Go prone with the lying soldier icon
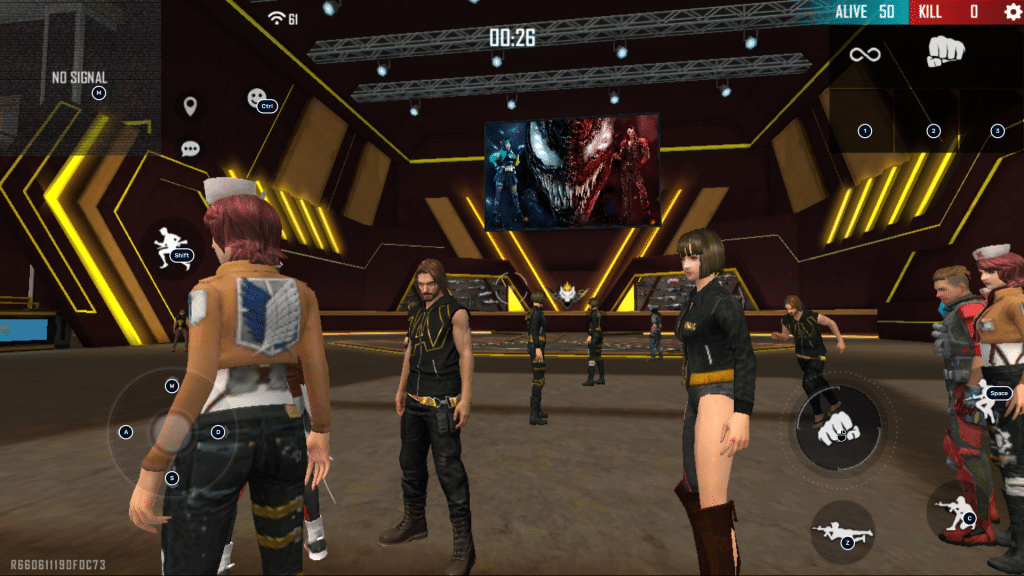This screenshot has width=1024, height=576. pos(841,531)
